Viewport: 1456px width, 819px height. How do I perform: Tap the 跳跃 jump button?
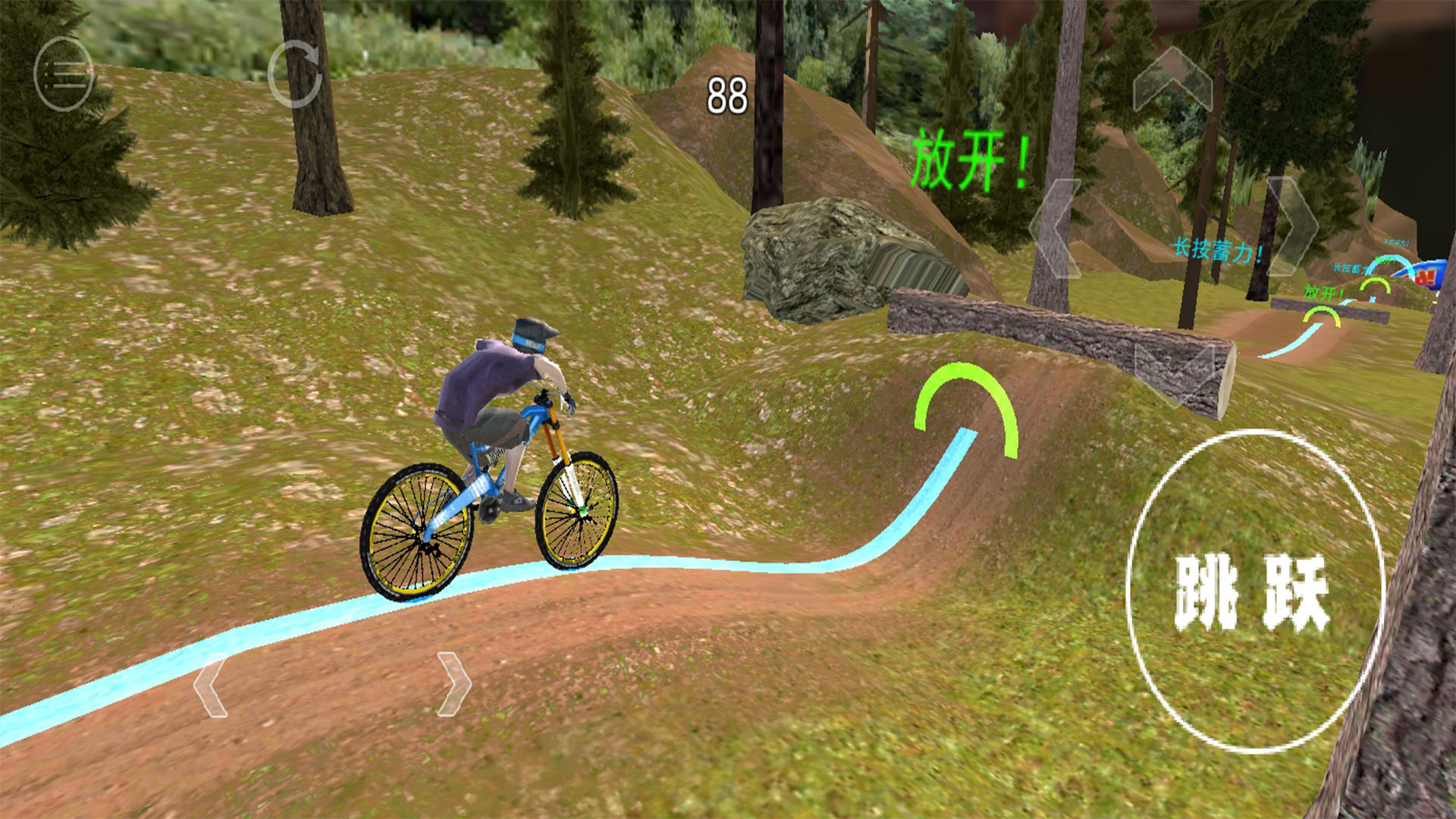[x=1254, y=591]
